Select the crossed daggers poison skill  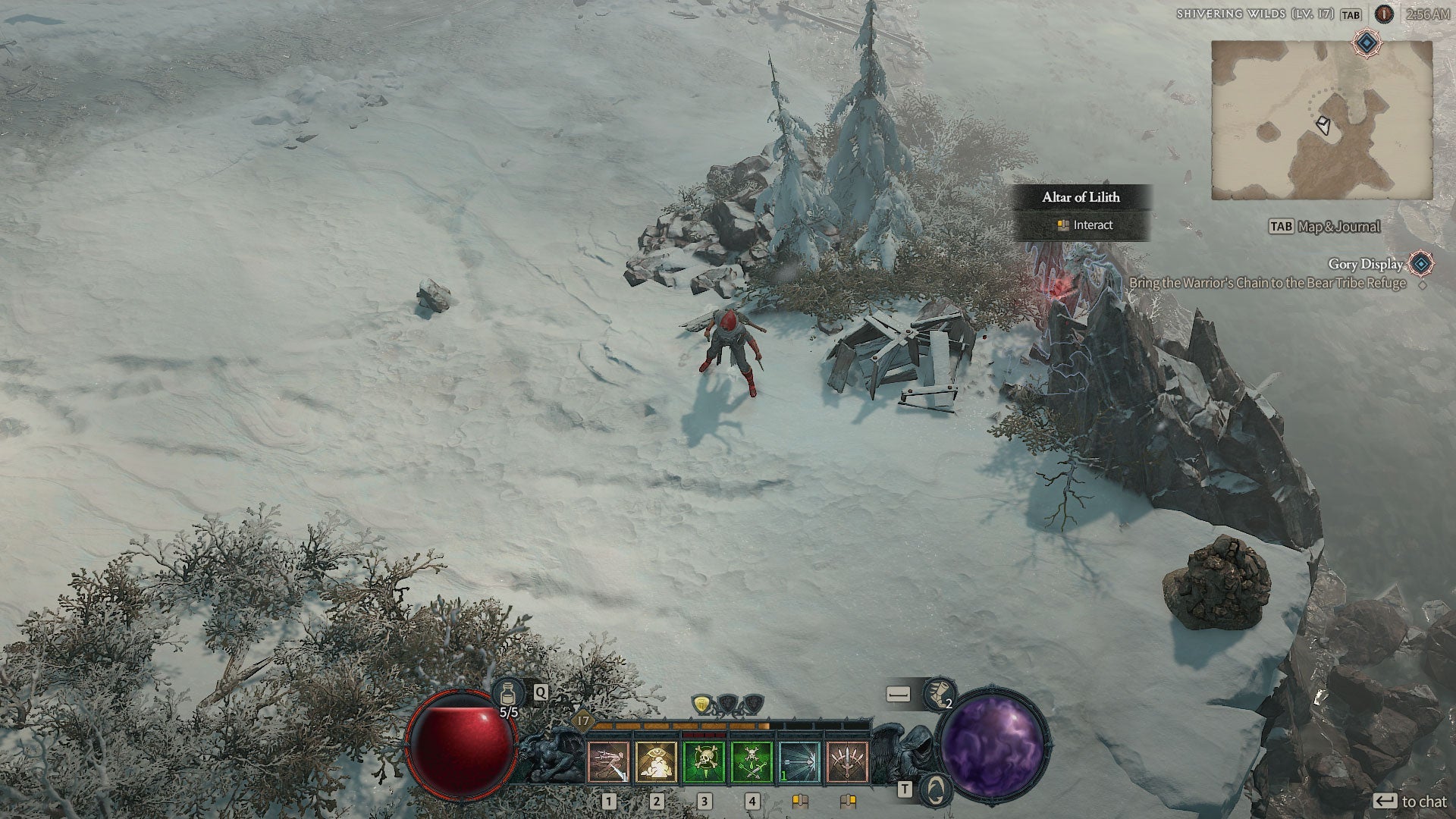point(752,762)
